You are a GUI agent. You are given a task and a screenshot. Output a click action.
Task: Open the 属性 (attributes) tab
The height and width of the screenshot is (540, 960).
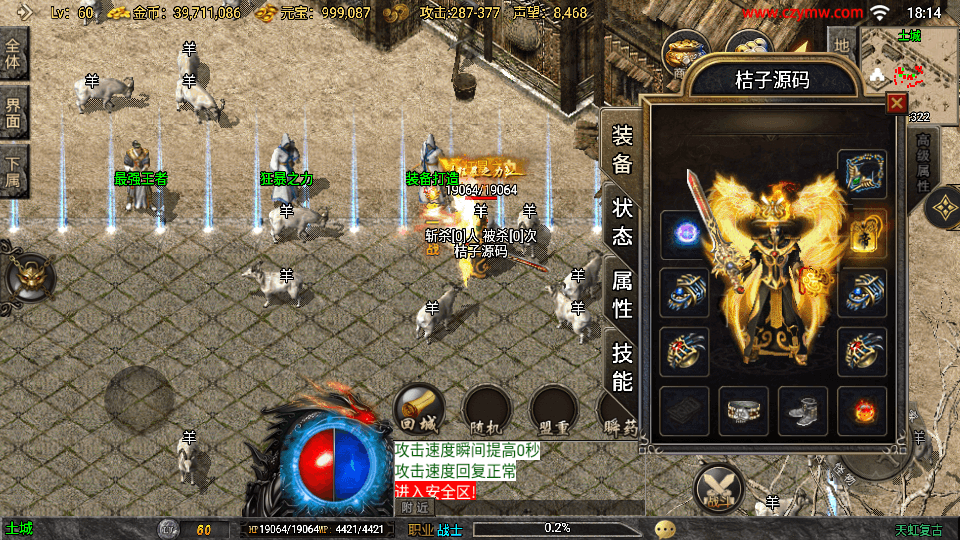(622, 296)
